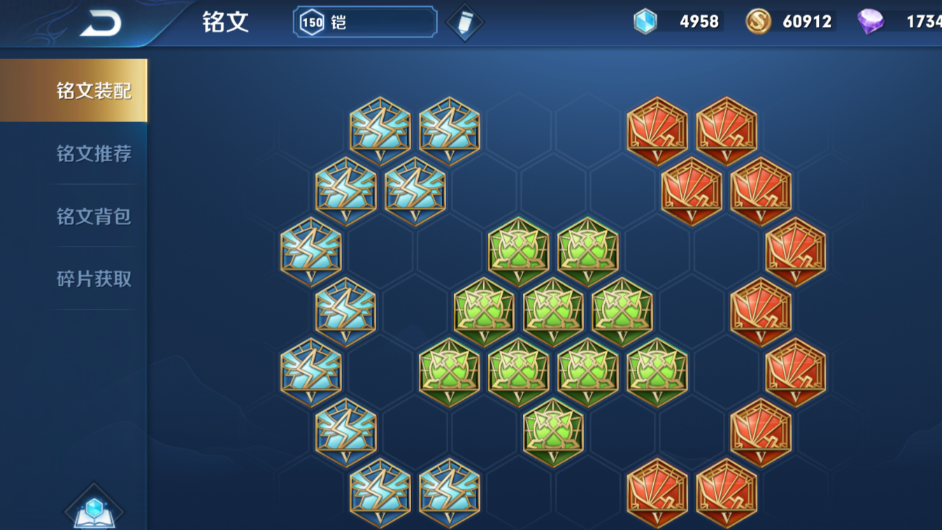Click the gold coin currency icon
This screenshot has height=530, width=942.
pyautogui.click(x=758, y=21)
